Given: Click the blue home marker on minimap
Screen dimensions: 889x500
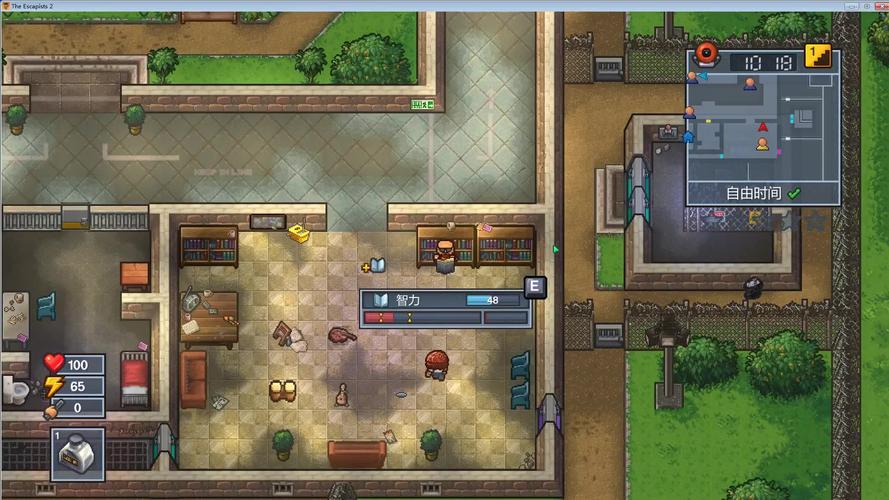Looking at the screenshot, I should coord(689,136).
